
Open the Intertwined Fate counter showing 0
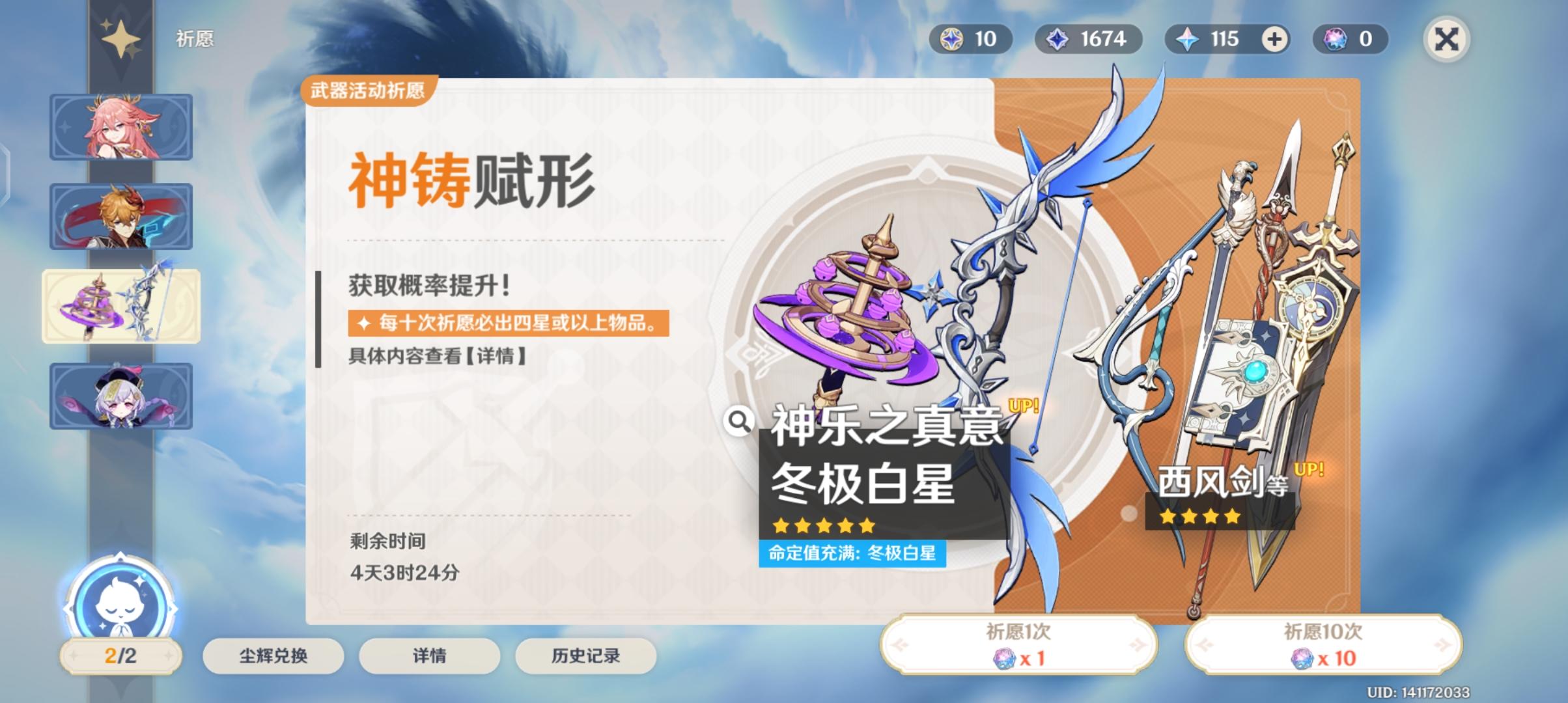coord(1349,39)
